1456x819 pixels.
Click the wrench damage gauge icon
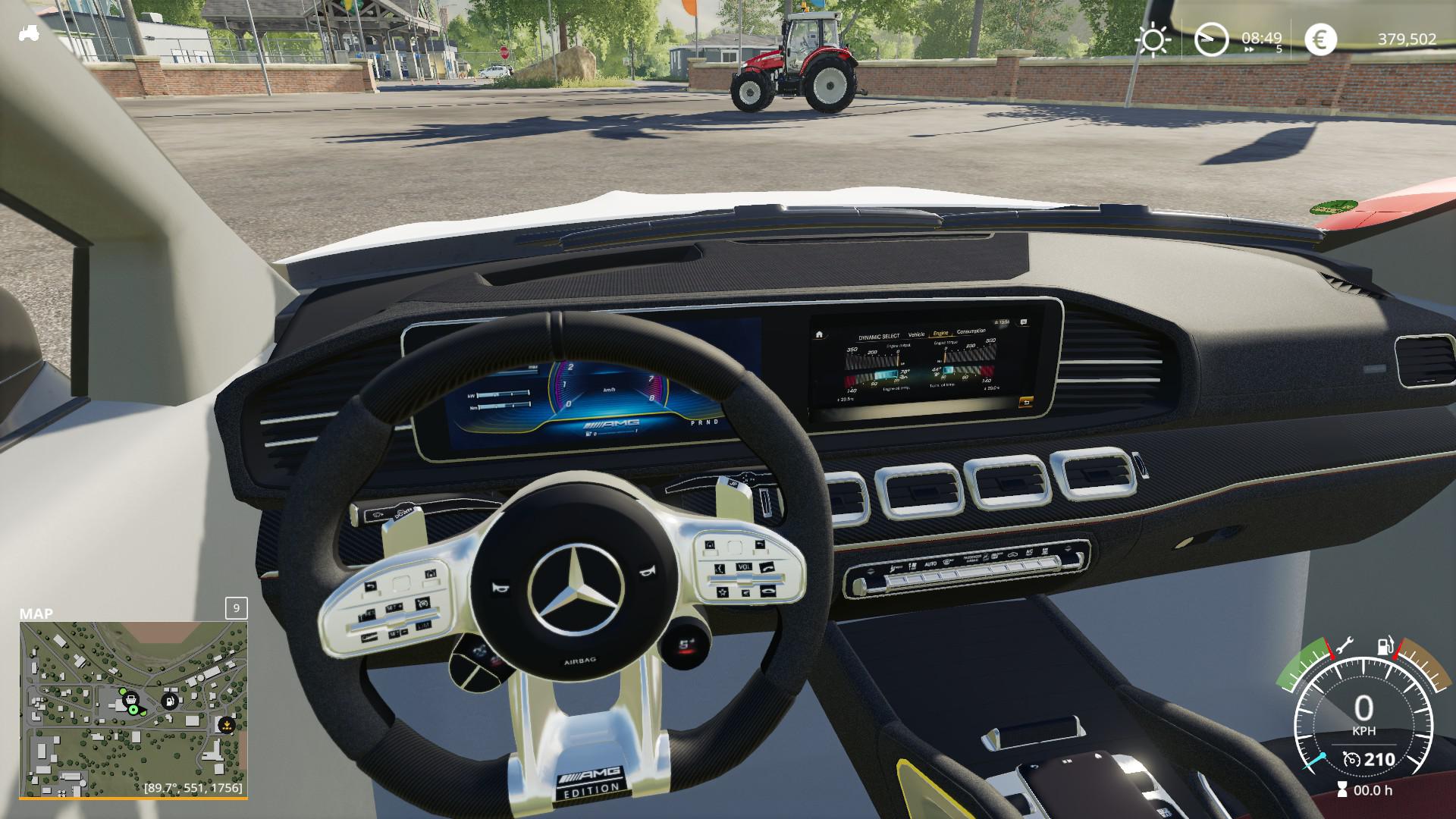tap(1343, 647)
